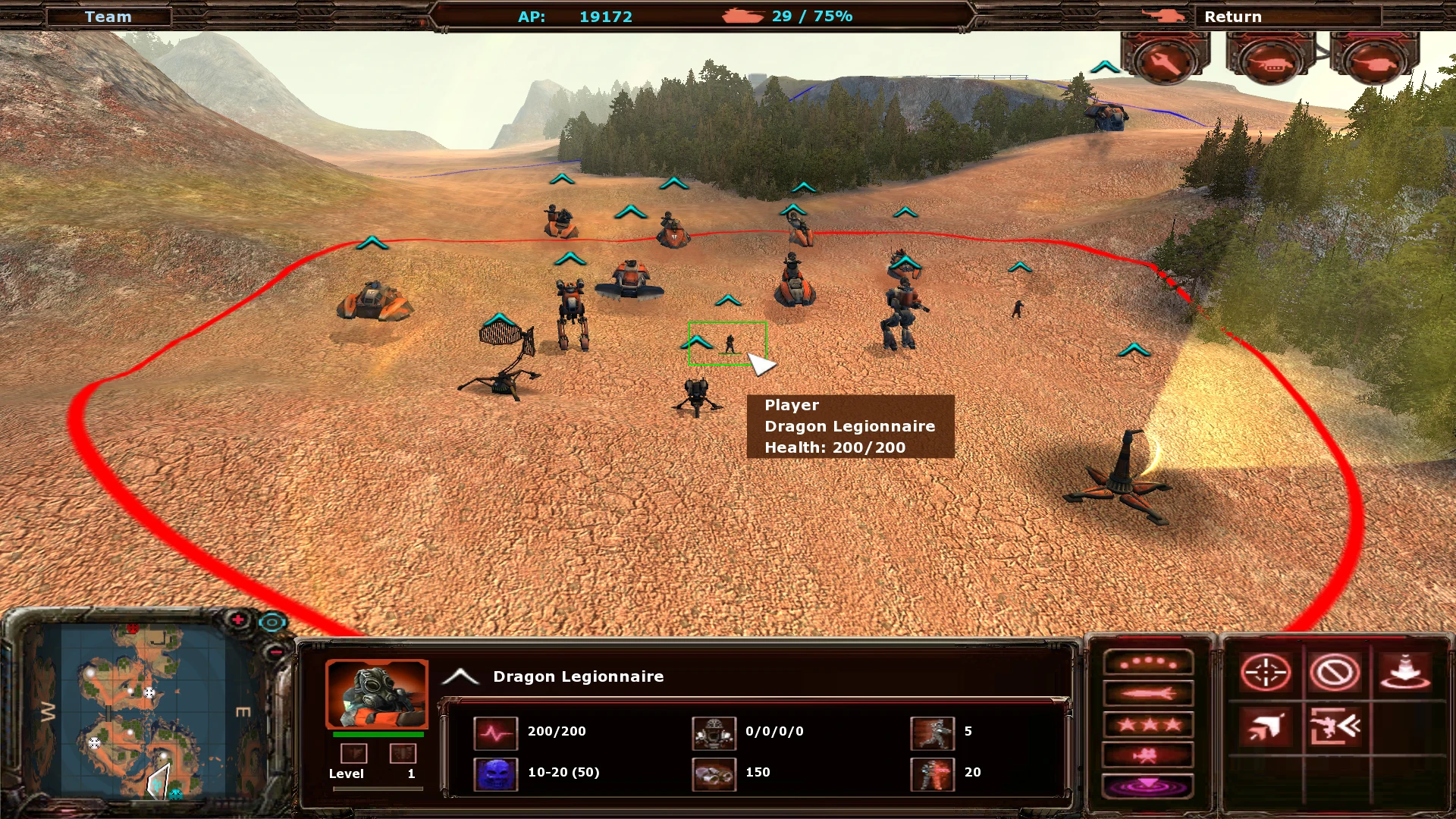
Task: Toggle the dotted formation button
Action: click(1148, 663)
